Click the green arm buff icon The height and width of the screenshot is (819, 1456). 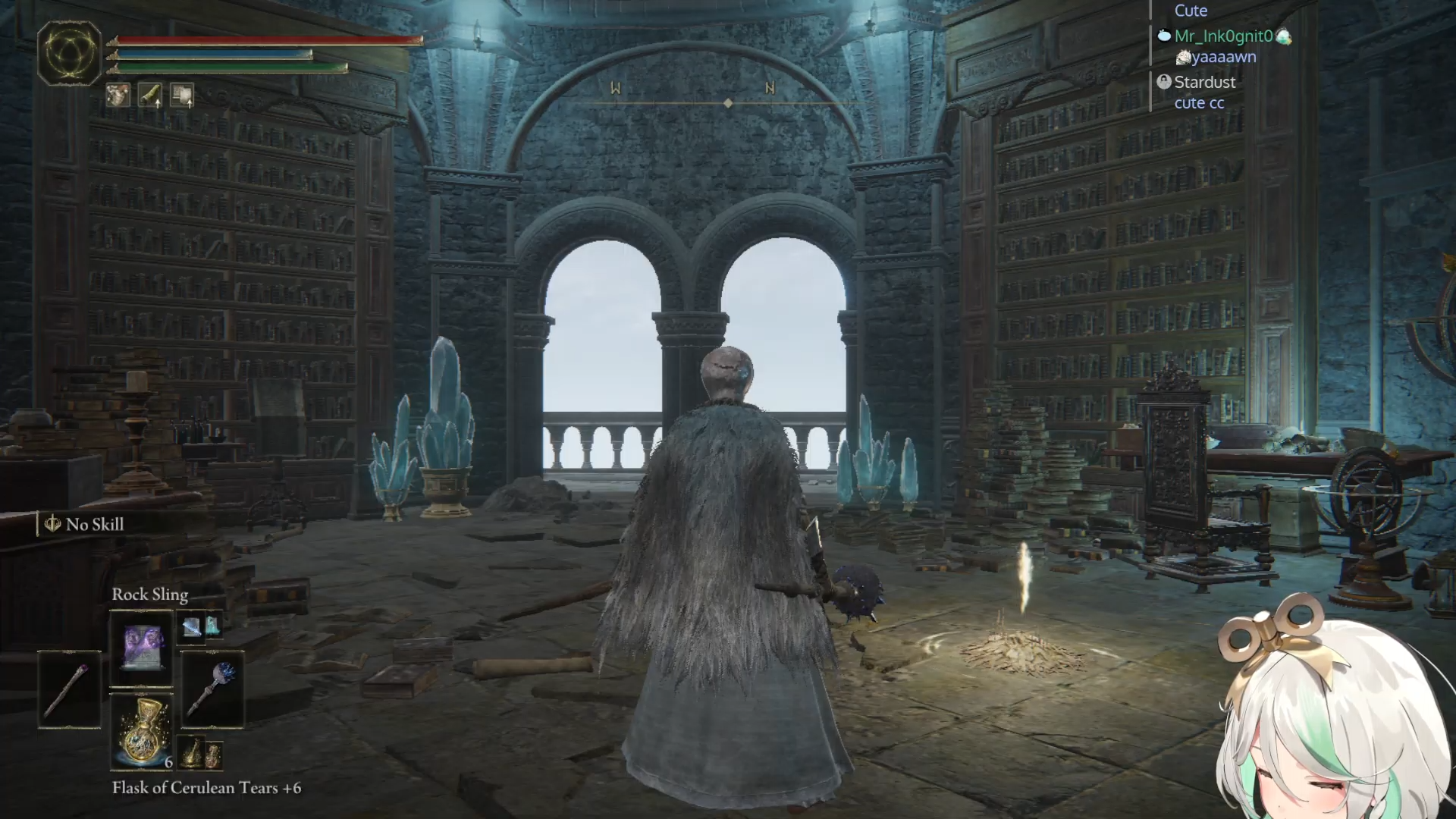150,95
